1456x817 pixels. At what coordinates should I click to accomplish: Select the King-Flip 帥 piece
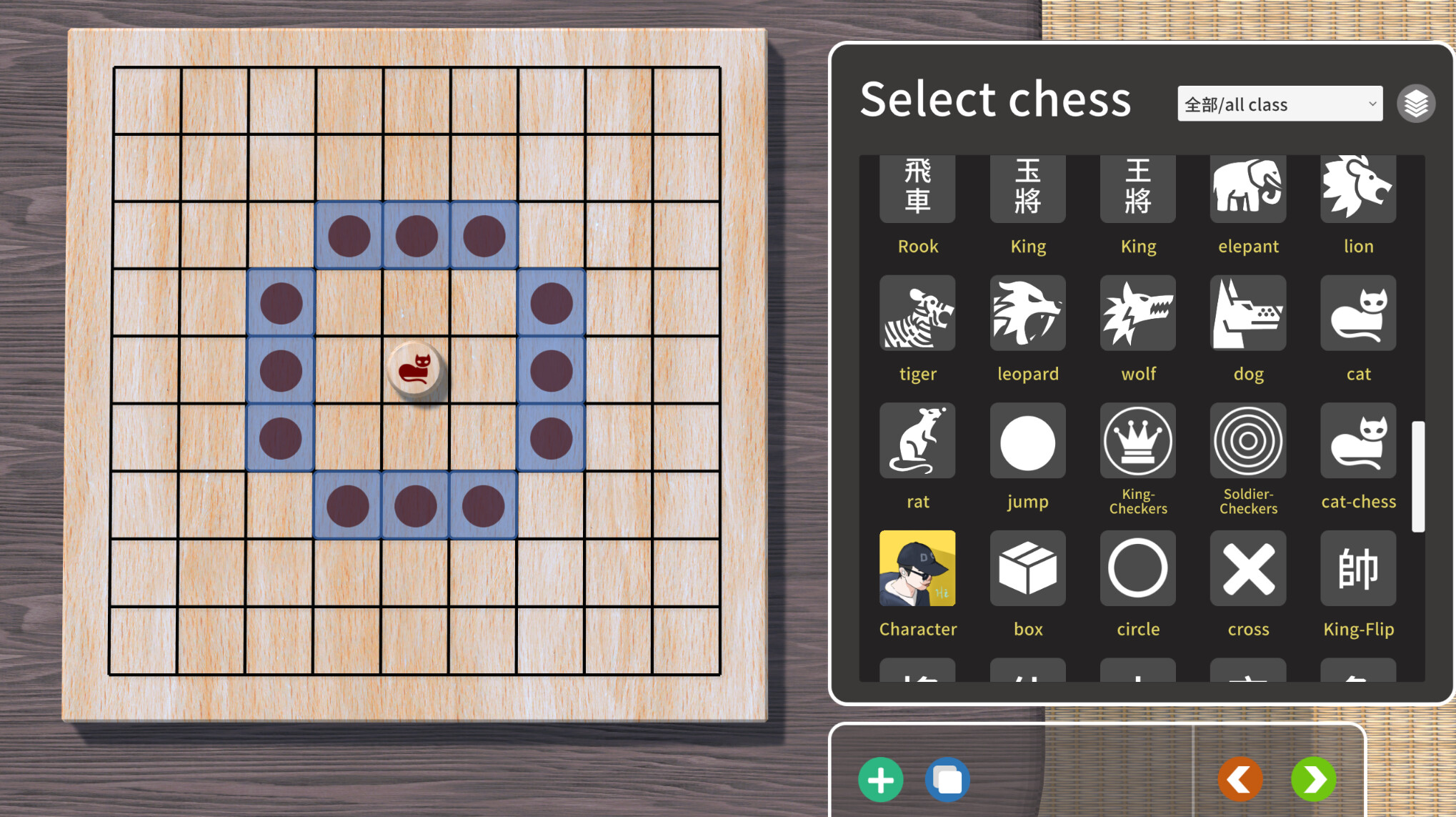[x=1358, y=568]
